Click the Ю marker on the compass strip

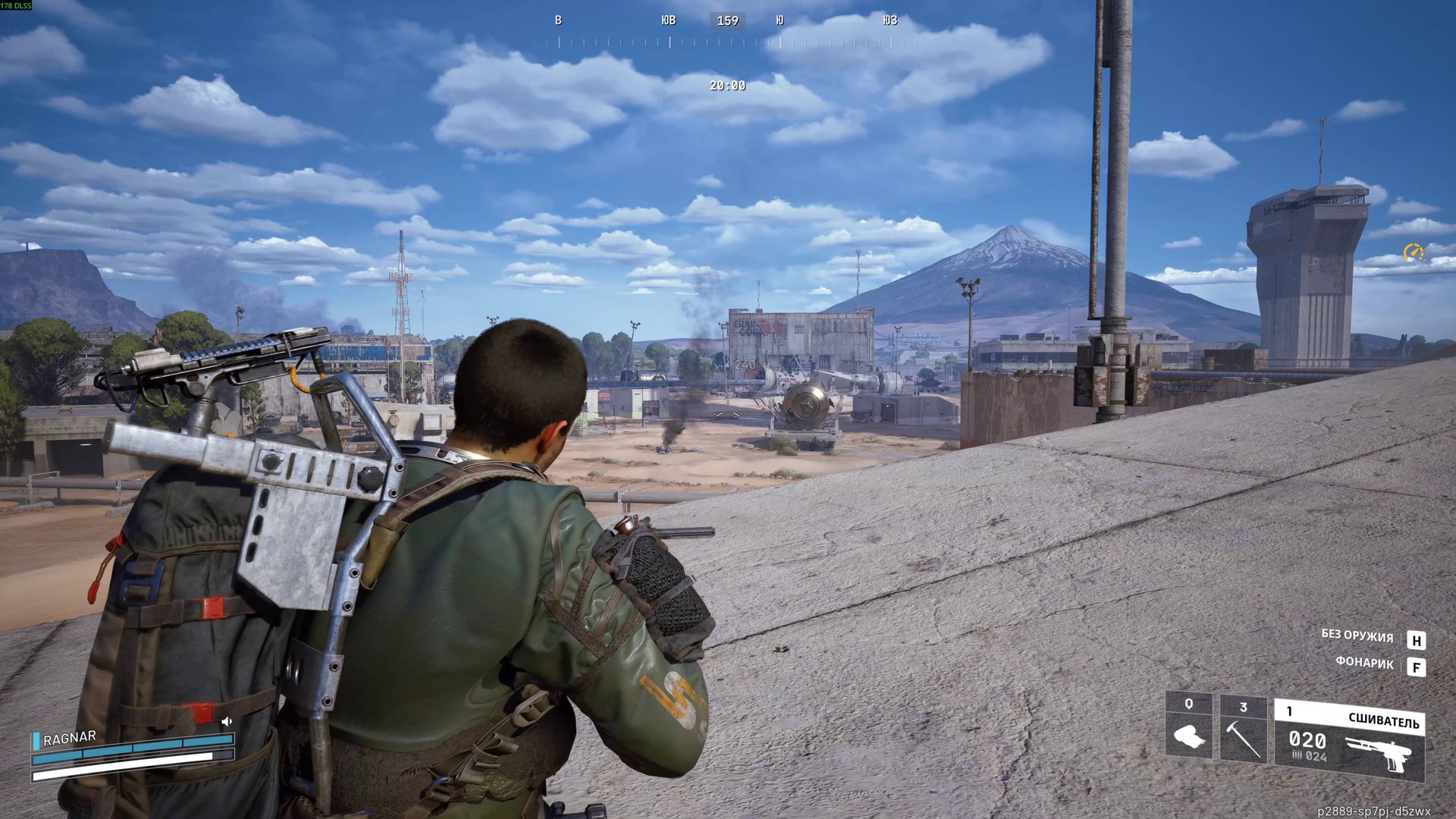781,20
